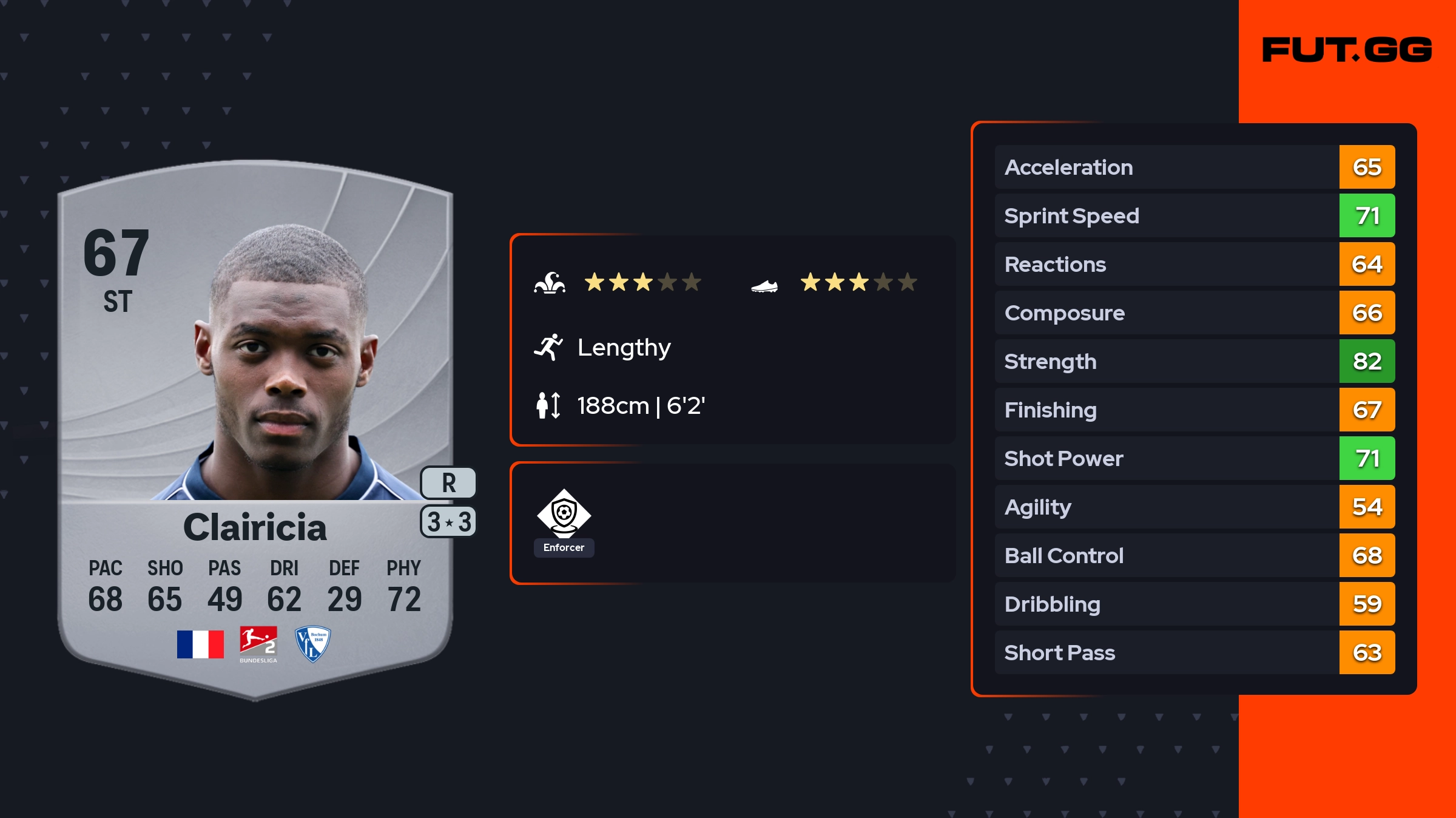Open the FUT.GG logo link
The height and width of the screenshot is (818, 1456).
coord(1347,50)
